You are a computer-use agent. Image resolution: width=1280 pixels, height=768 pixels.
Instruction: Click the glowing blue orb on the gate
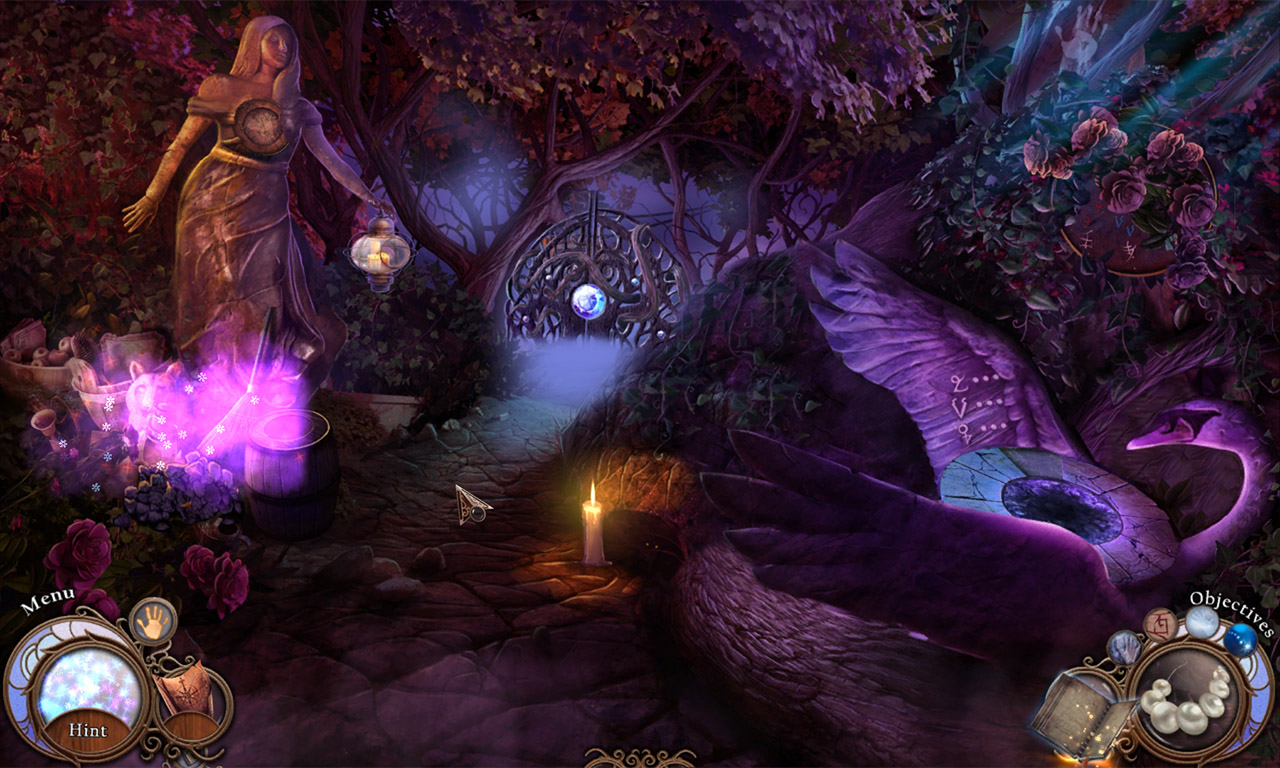586,300
